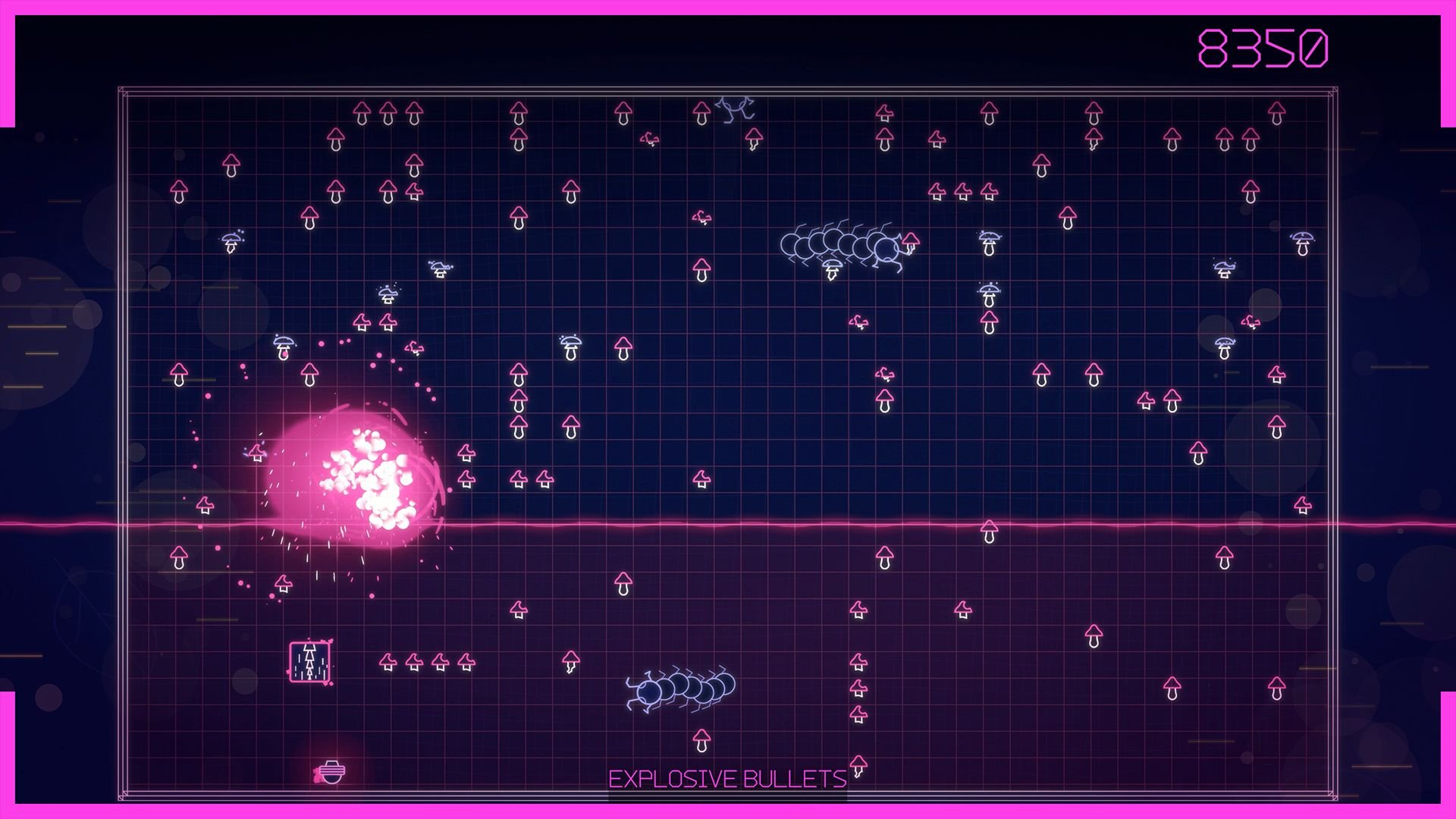Click the blue mushroom below the upper centipede

coord(831,269)
